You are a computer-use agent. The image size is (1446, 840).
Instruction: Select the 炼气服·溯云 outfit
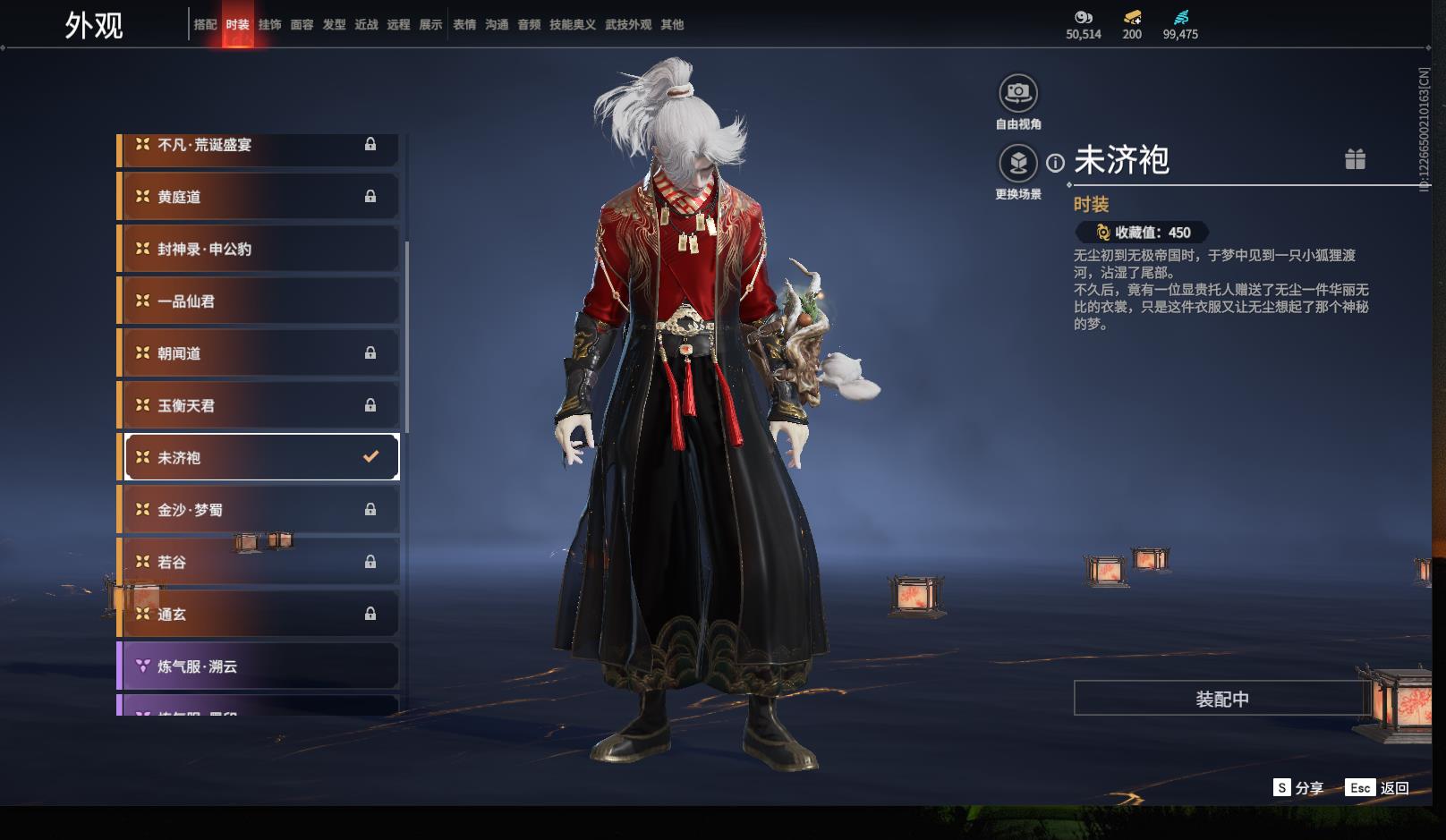(259, 666)
